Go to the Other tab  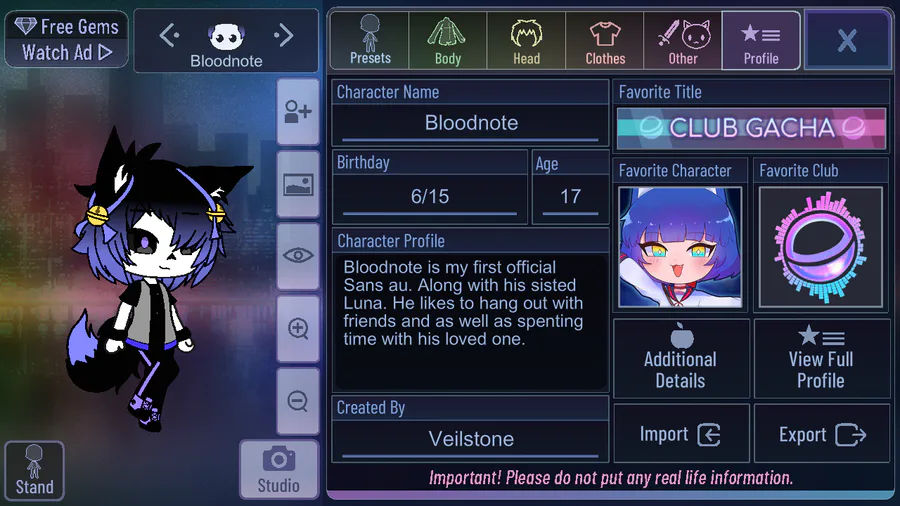coord(683,41)
